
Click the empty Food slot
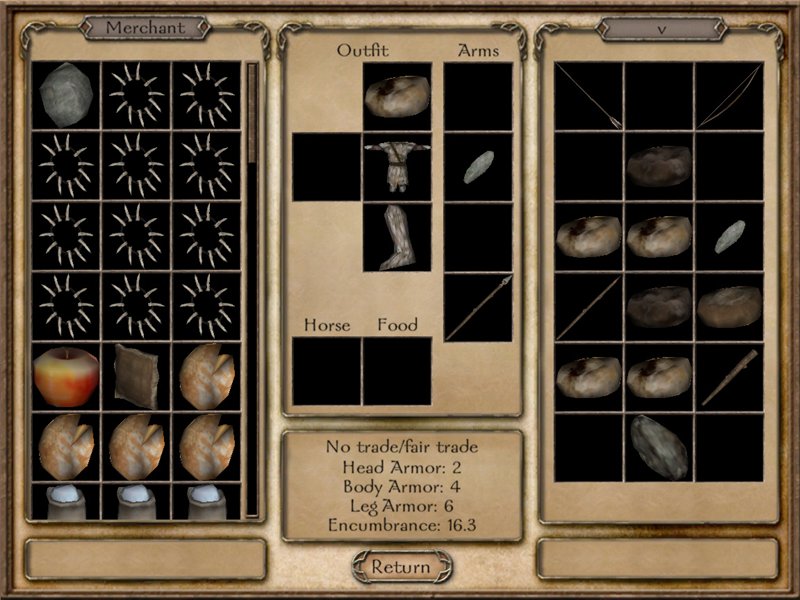(397, 371)
